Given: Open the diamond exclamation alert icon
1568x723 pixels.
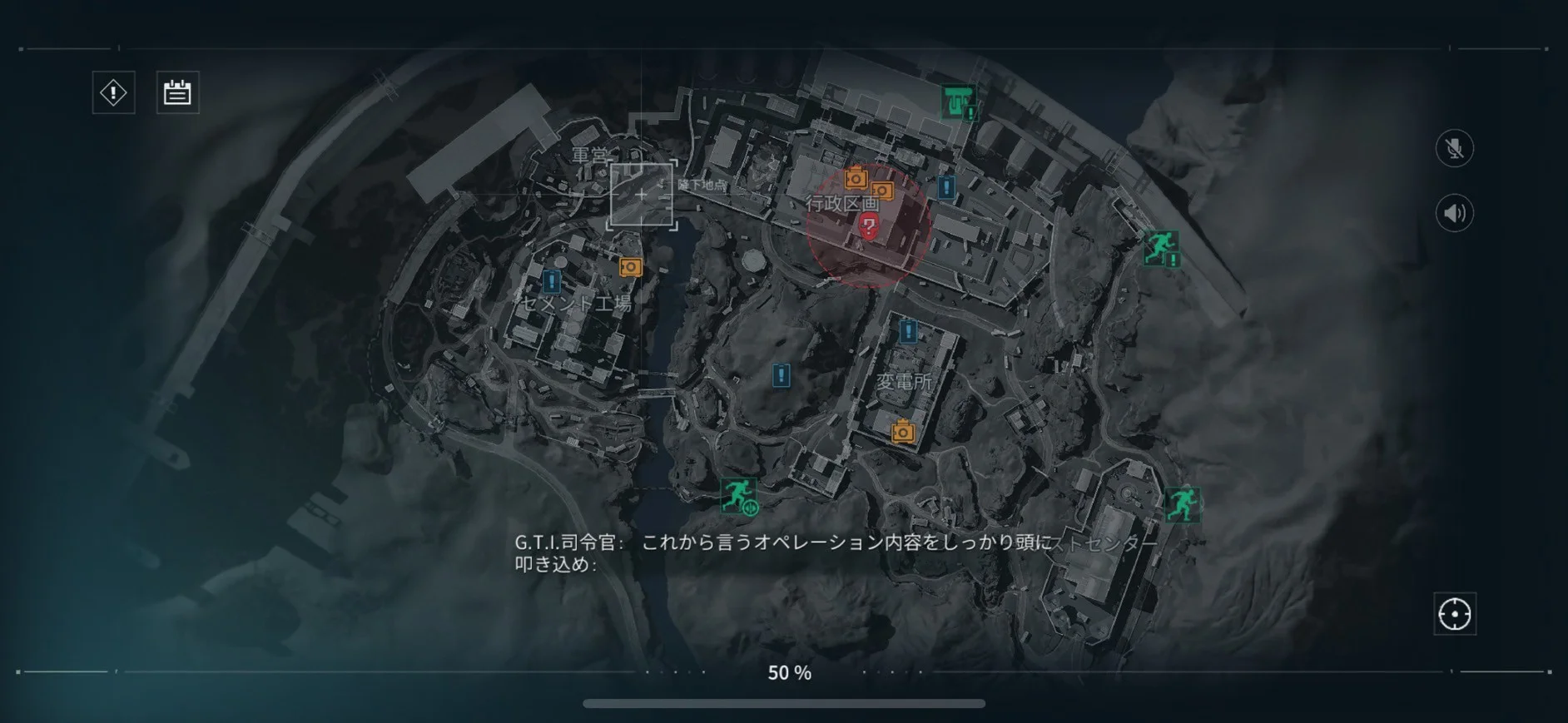Looking at the screenshot, I should coord(113,92).
